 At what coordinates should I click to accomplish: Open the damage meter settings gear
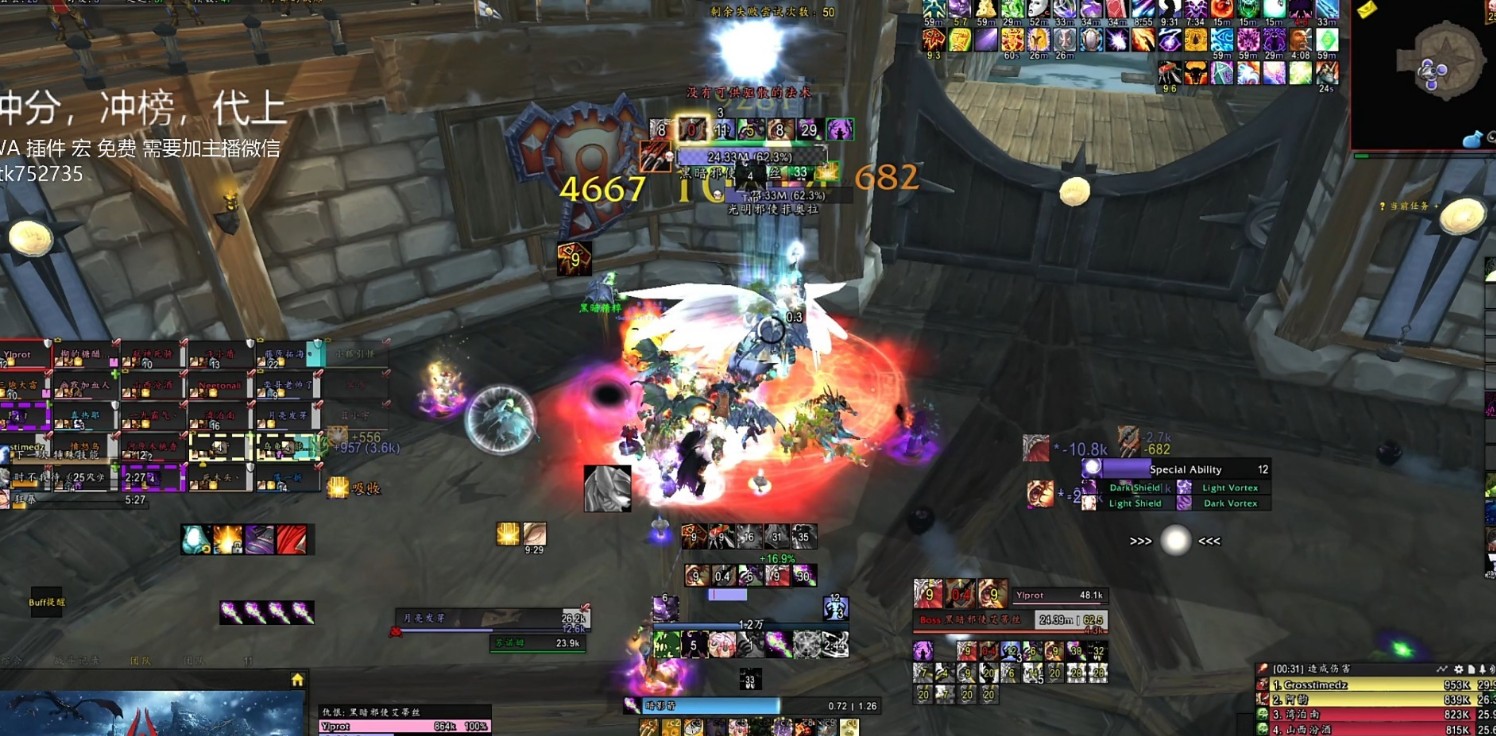point(1459,669)
